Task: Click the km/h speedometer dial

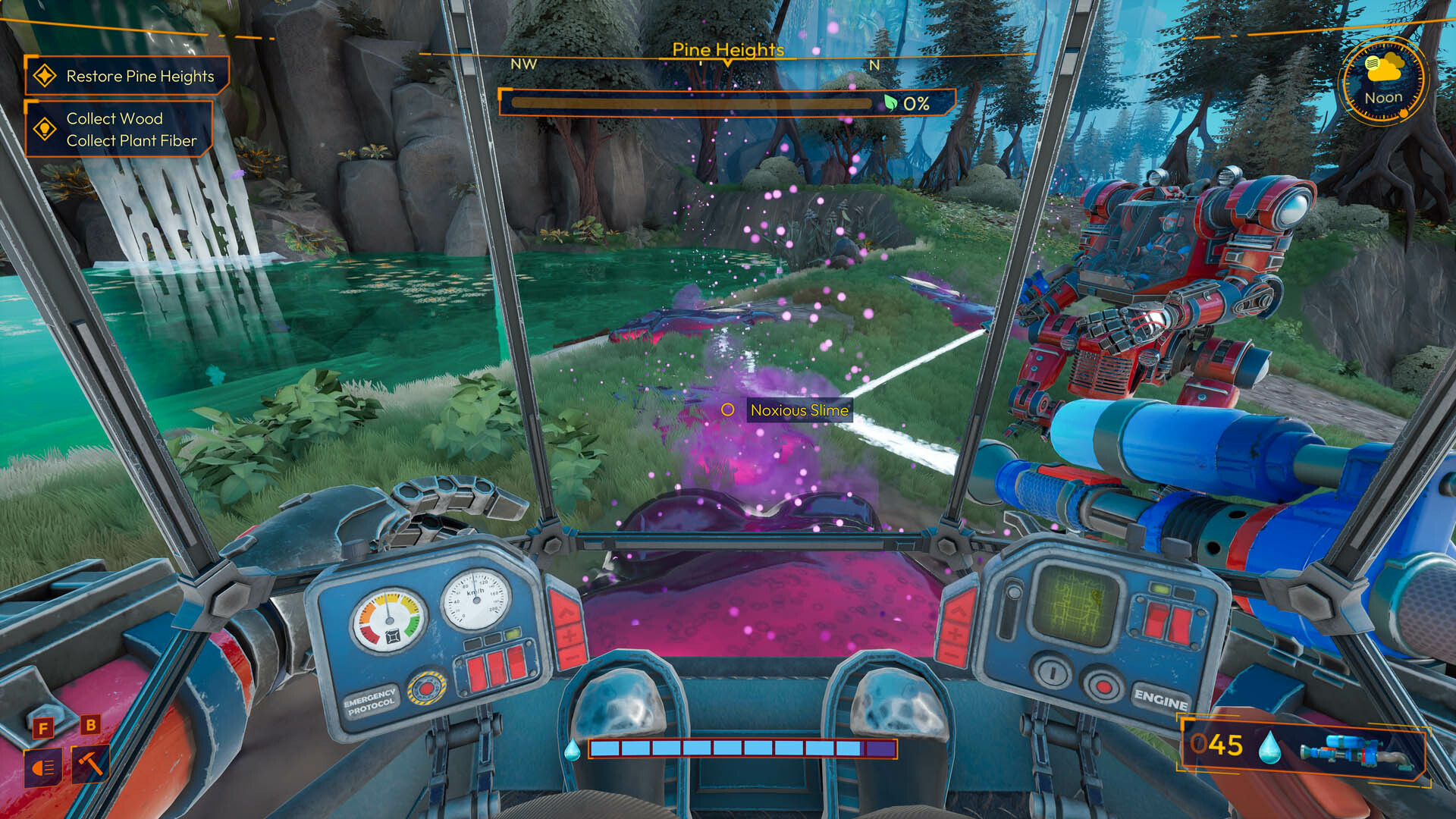Action: pos(475,598)
